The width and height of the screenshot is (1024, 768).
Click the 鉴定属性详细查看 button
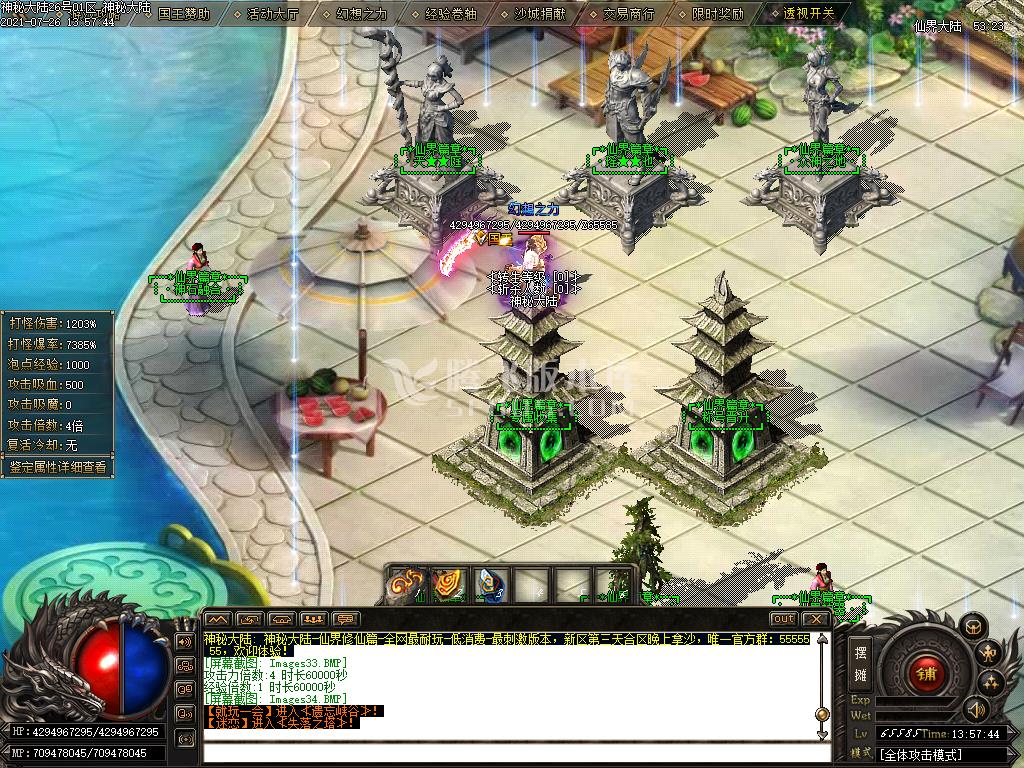(x=57, y=467)
